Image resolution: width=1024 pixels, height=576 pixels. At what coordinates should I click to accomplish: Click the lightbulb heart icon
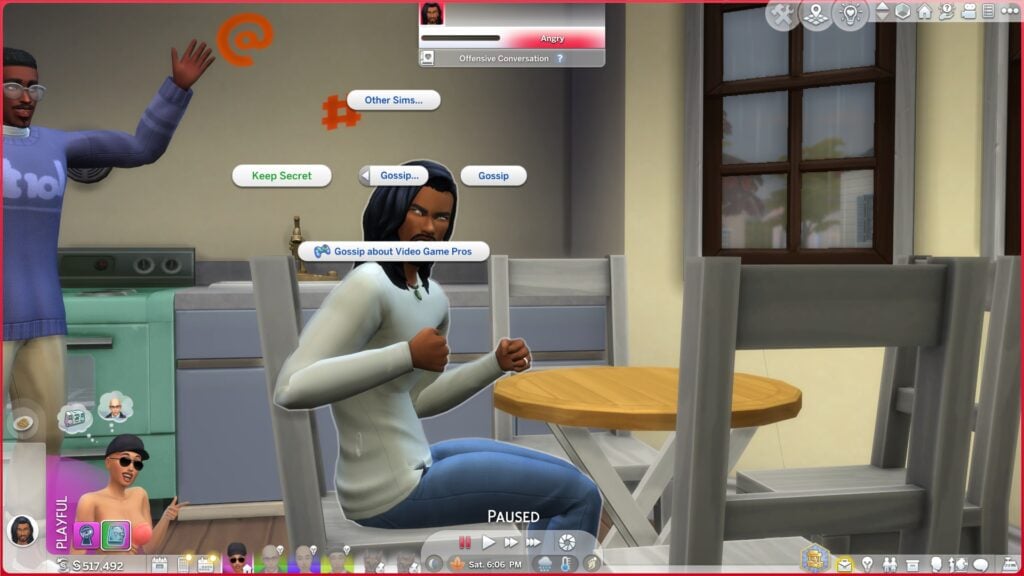850,13
